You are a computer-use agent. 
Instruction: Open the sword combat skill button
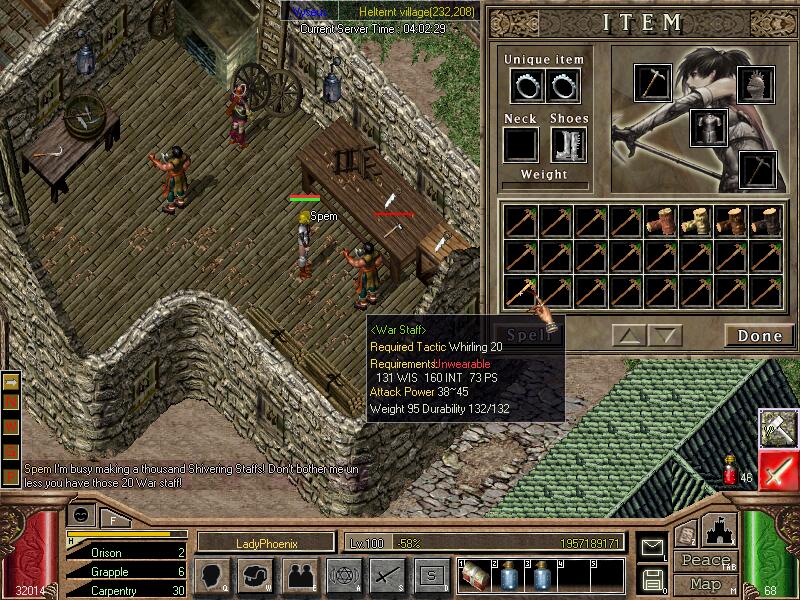(x=386, y=575)
